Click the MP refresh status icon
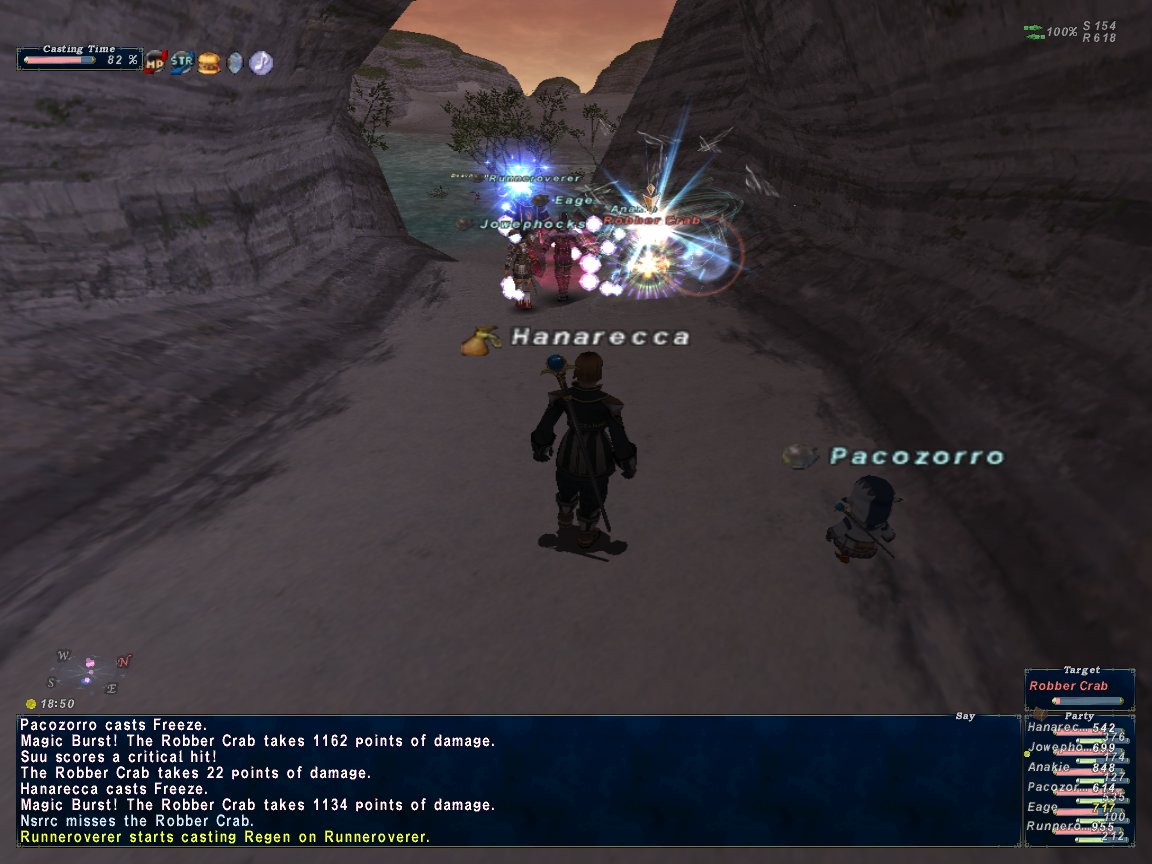Image resolution: width=1152 pixels, height=864 pixels. tap(155, 62)
